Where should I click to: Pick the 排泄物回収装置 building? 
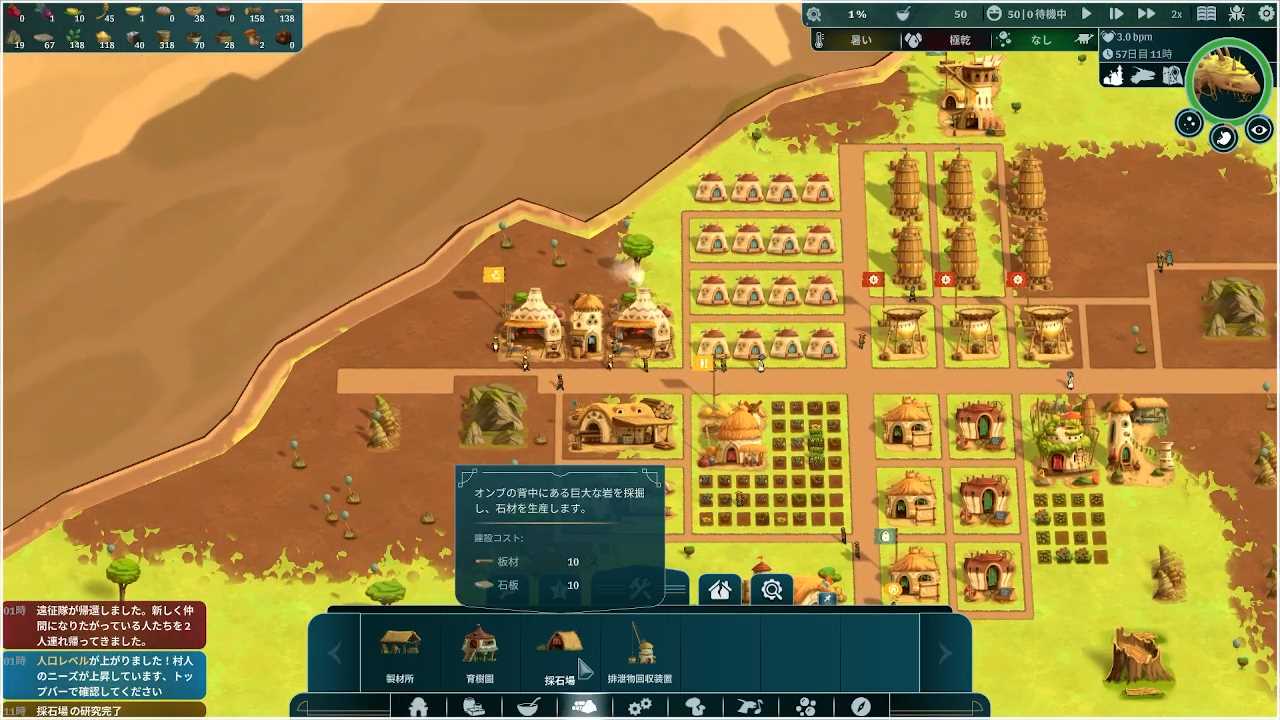pos(640,652)
